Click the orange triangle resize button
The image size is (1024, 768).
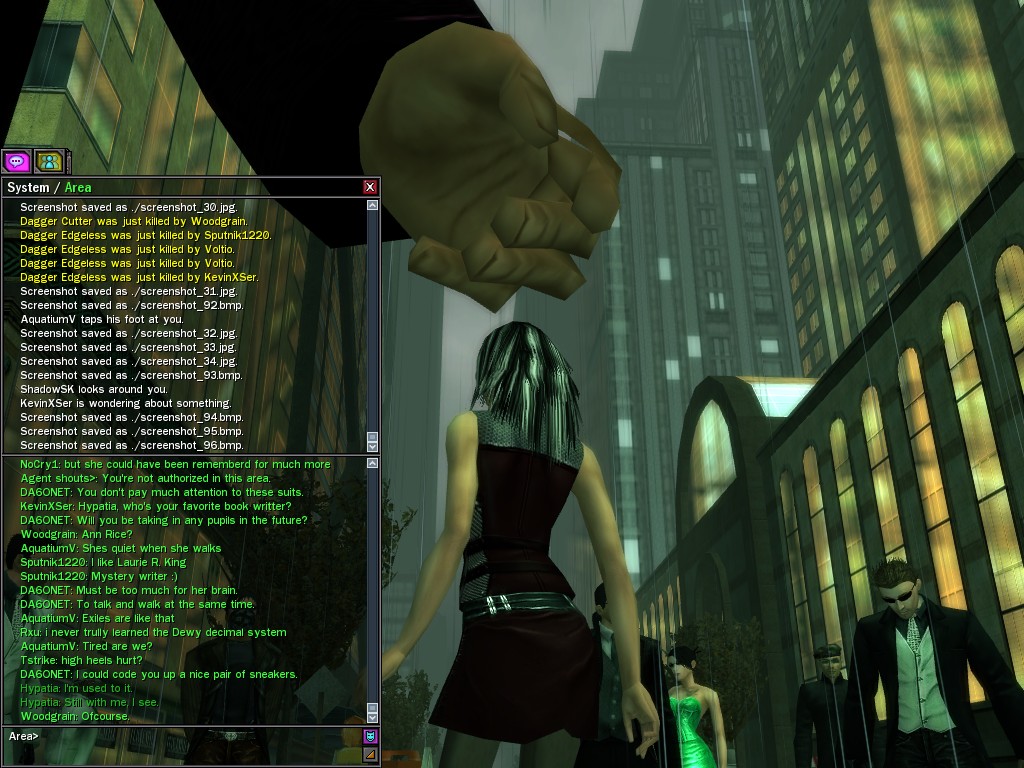(370, 755)
